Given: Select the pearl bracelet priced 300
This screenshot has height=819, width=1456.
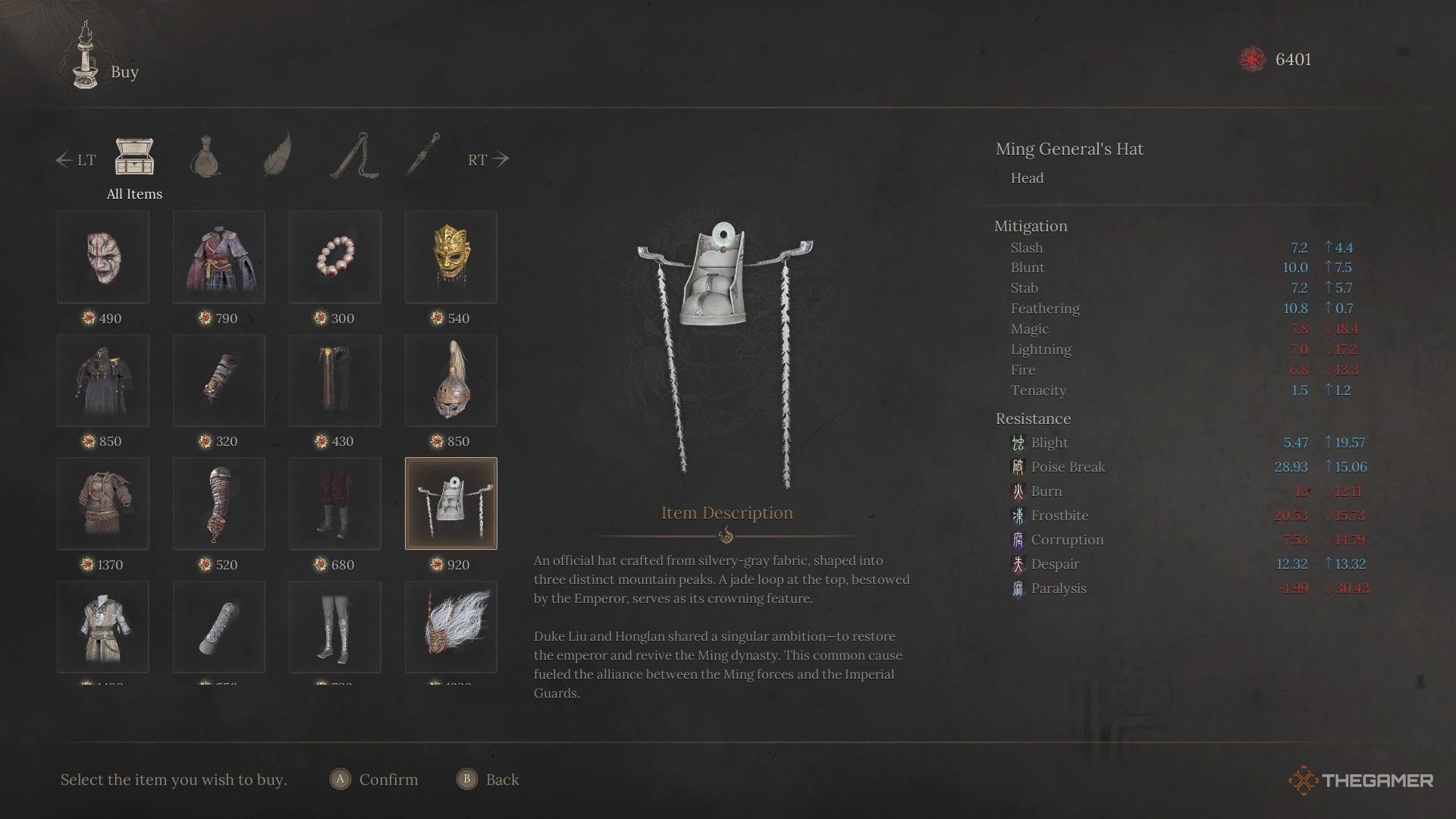Looking at the screenshot, I should (334, 256).
